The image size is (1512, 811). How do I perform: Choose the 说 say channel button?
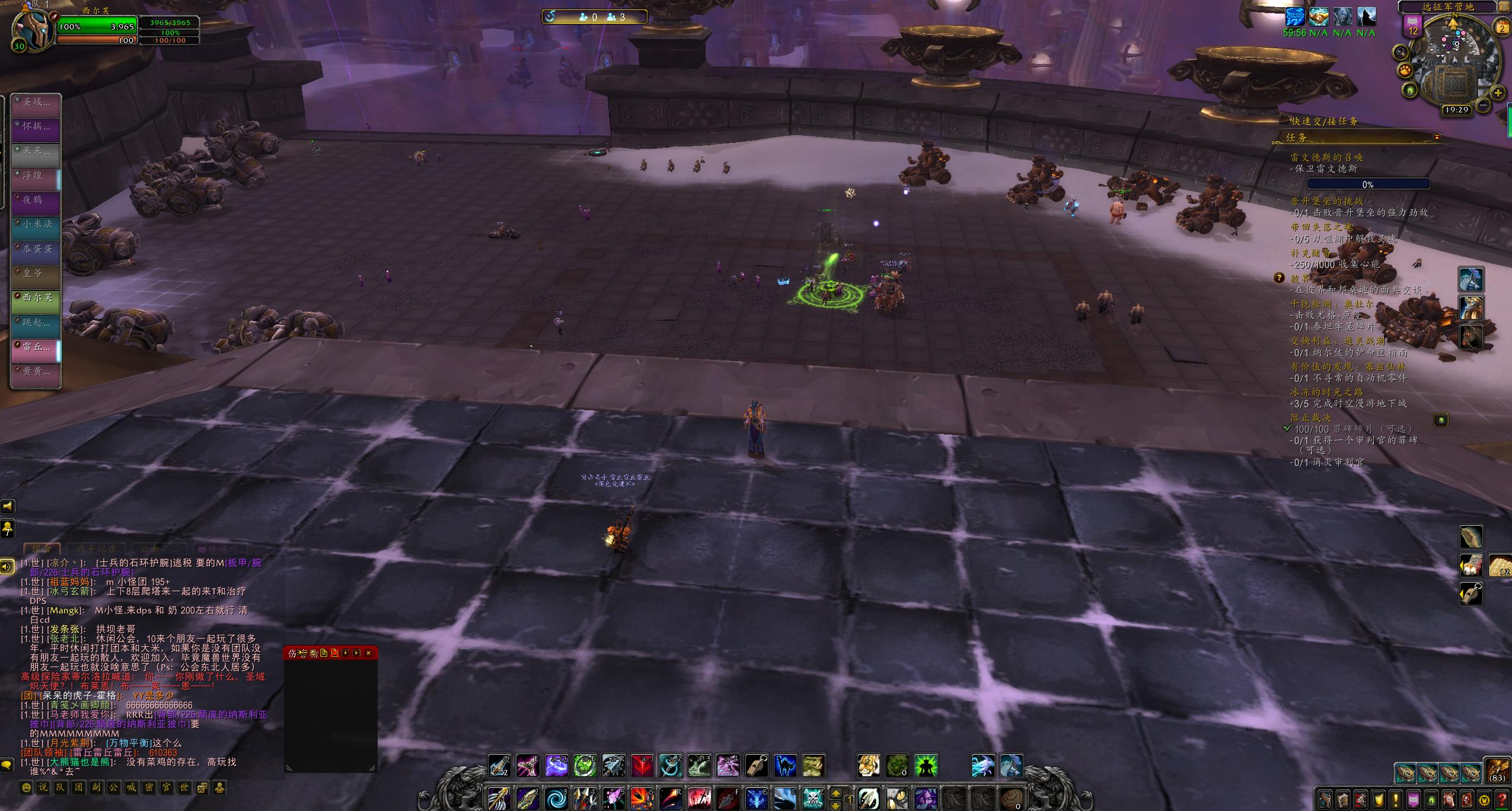43,787
